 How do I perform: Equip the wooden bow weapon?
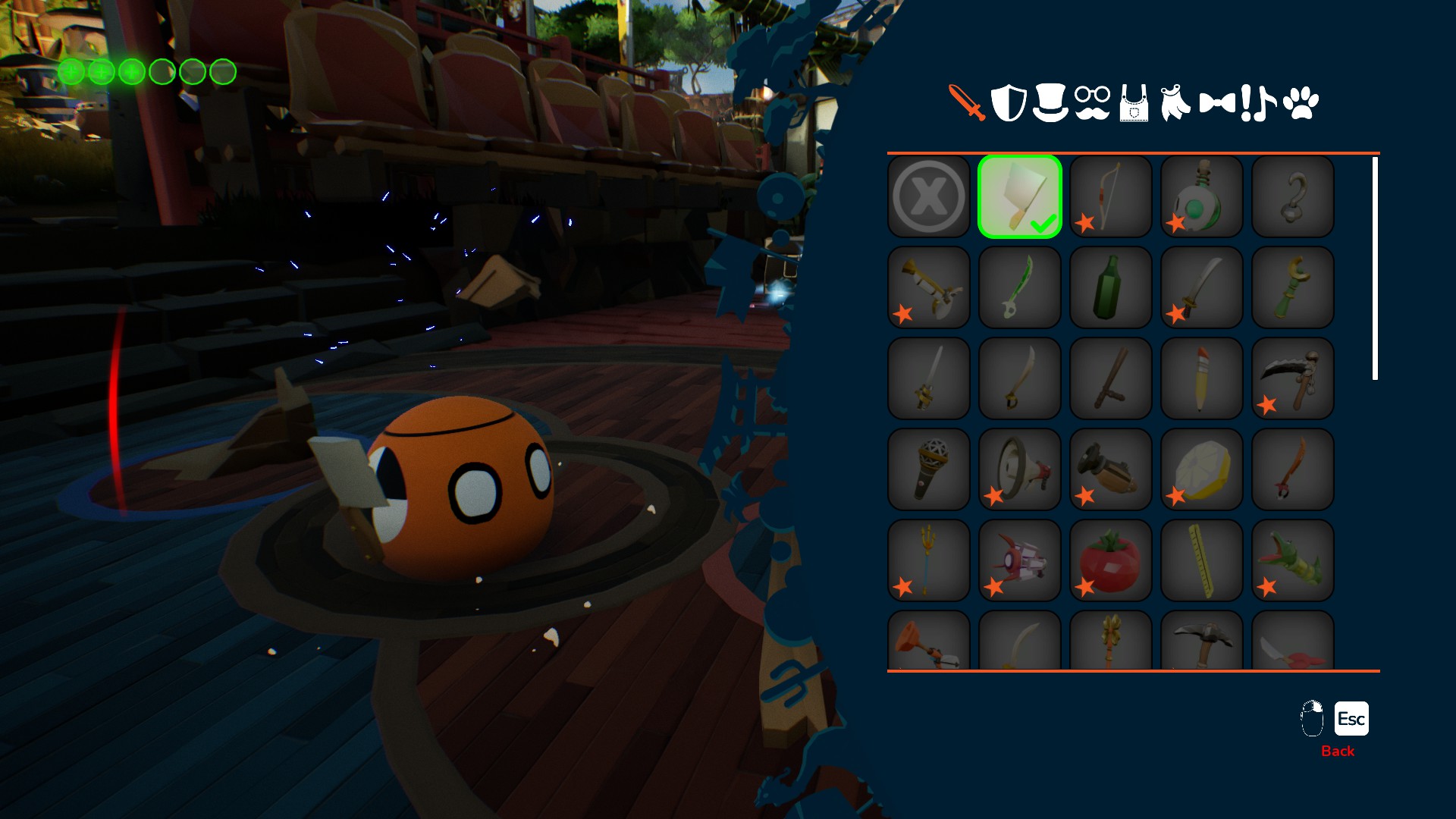(x=1111, y=196)
